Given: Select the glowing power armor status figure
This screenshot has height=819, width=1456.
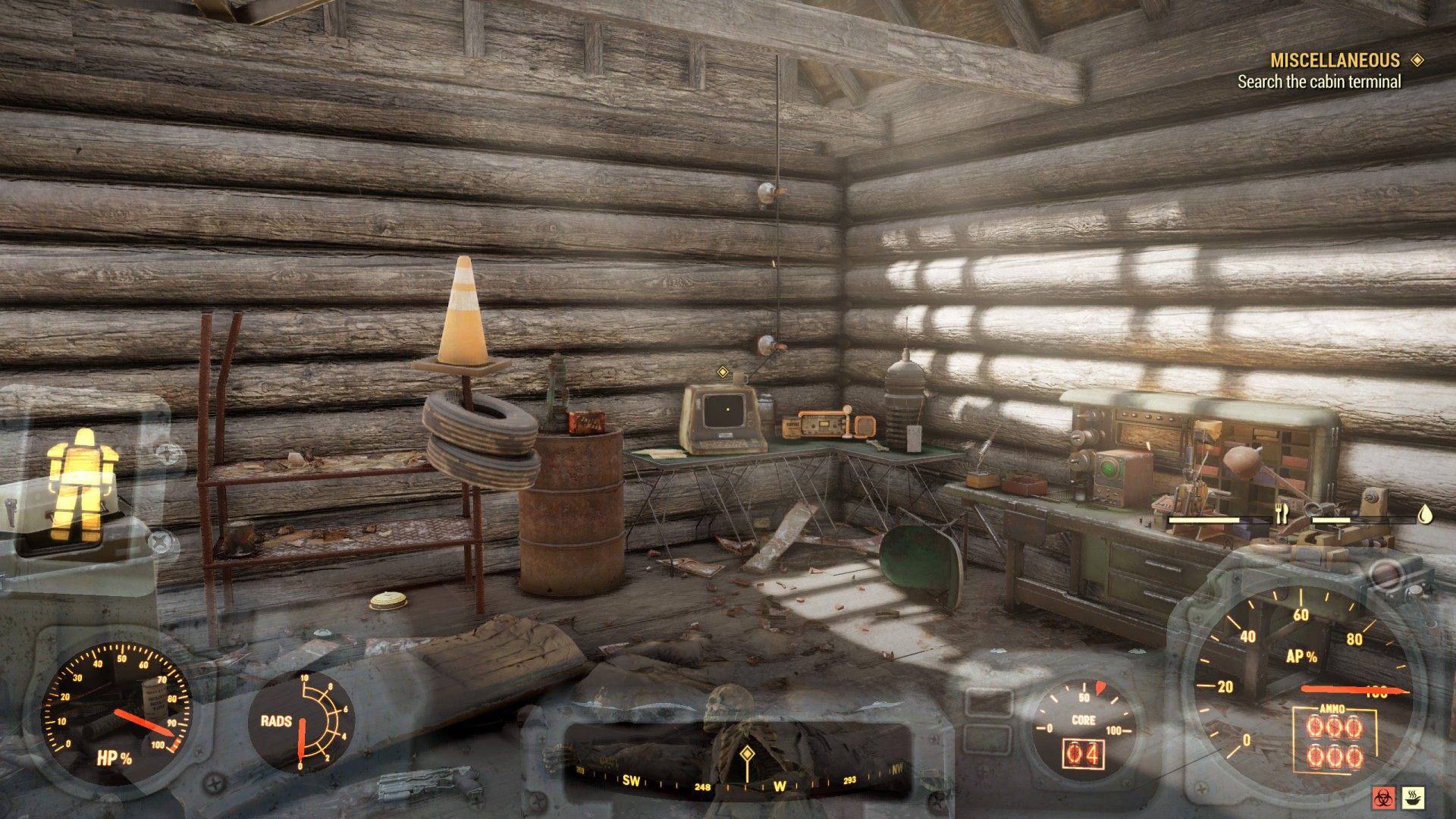Looking at the screenshot, I should click(82, 482).
